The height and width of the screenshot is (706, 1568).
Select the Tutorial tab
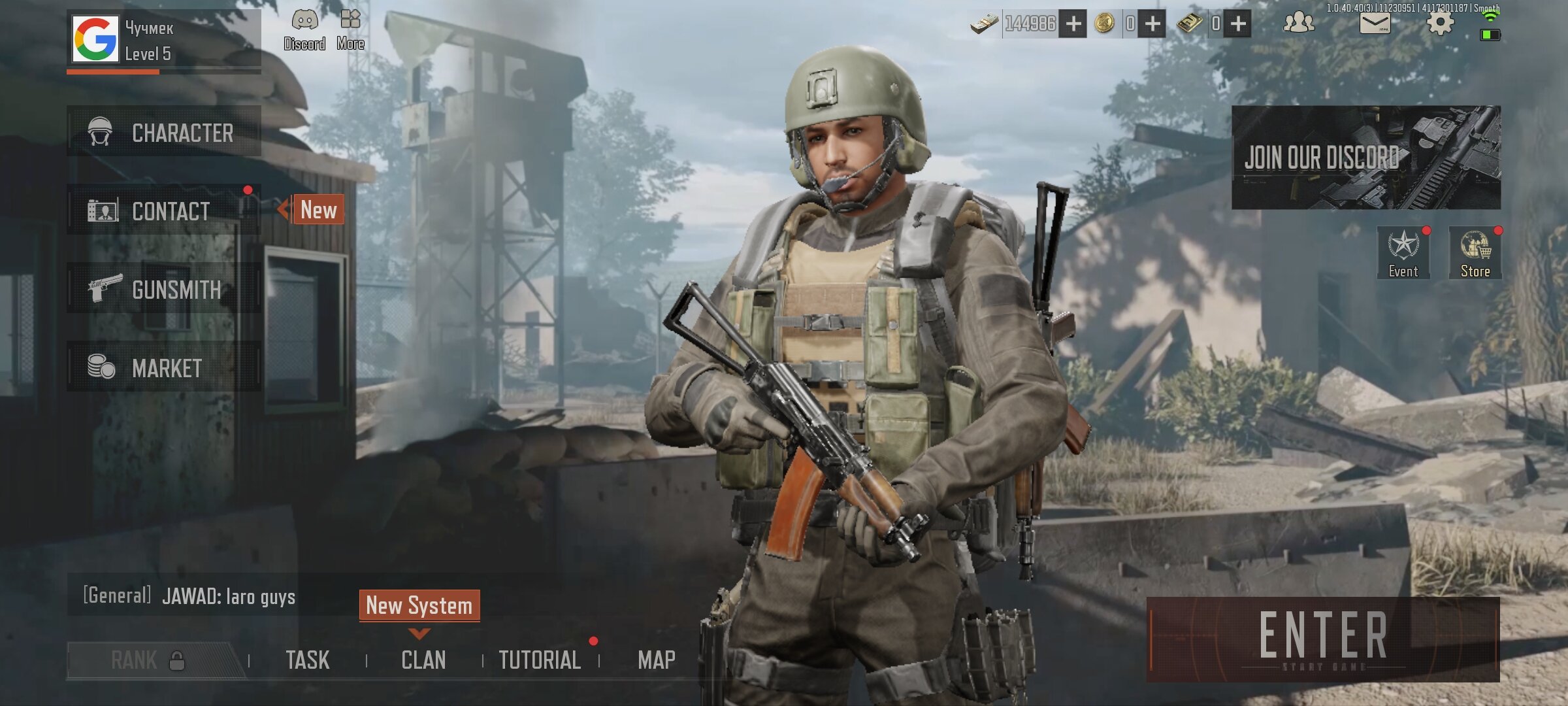pyautogui.click(x=540, y=660)
